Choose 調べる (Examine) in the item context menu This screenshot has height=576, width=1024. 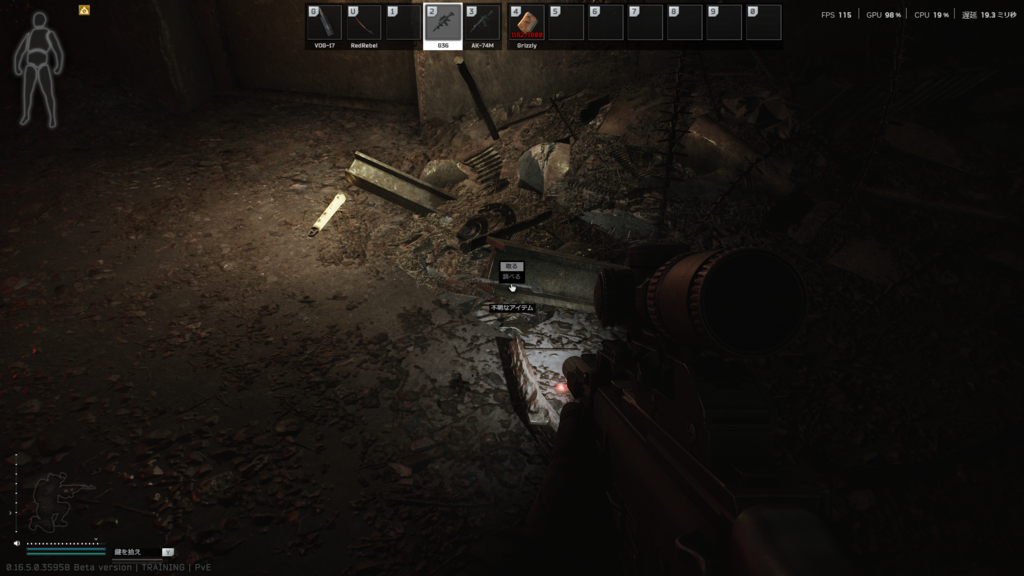(x=511, y=277)
